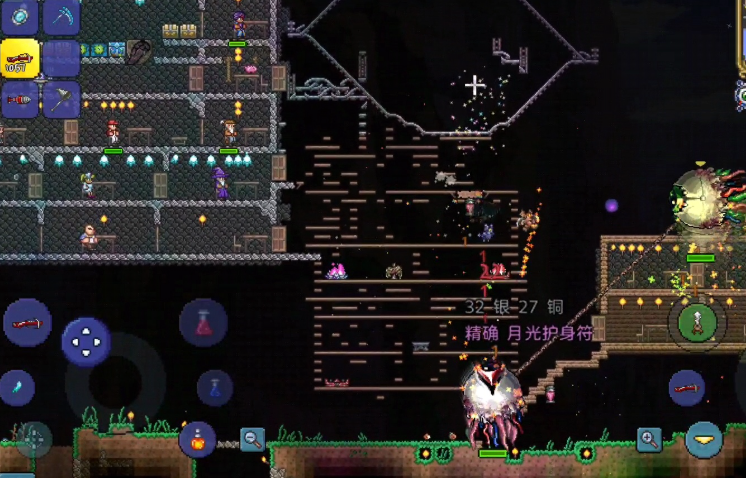
Task: Zoom out with the minus magnifier
Action: [252, 438]
